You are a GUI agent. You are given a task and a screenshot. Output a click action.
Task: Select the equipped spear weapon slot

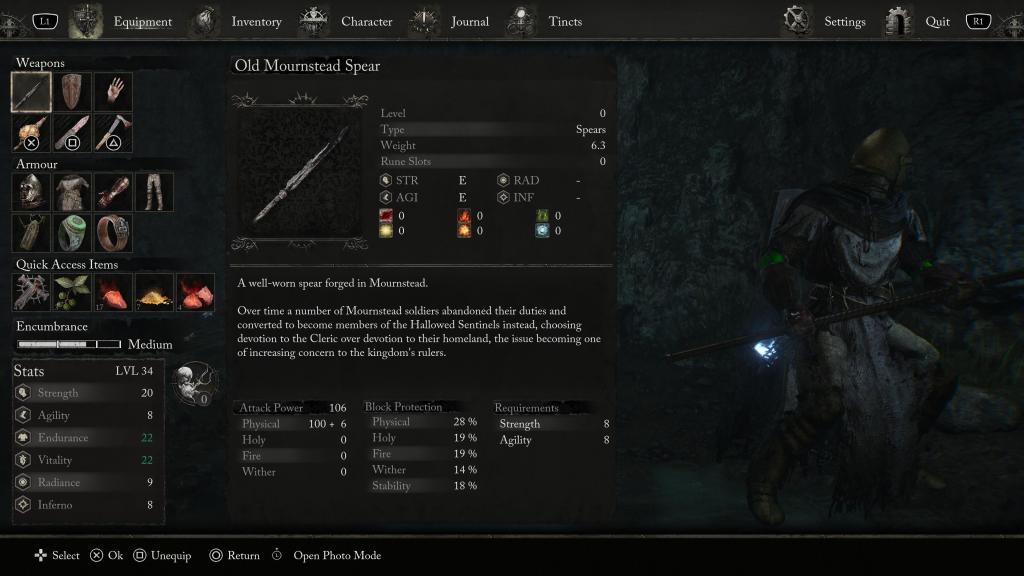pyautogui.click(x=31, y=92)
